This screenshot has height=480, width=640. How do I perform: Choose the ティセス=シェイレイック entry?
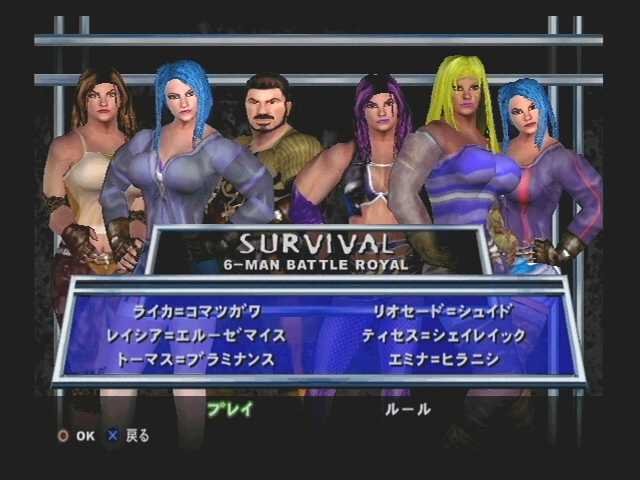pyautogui.click(x=443, y=335)
